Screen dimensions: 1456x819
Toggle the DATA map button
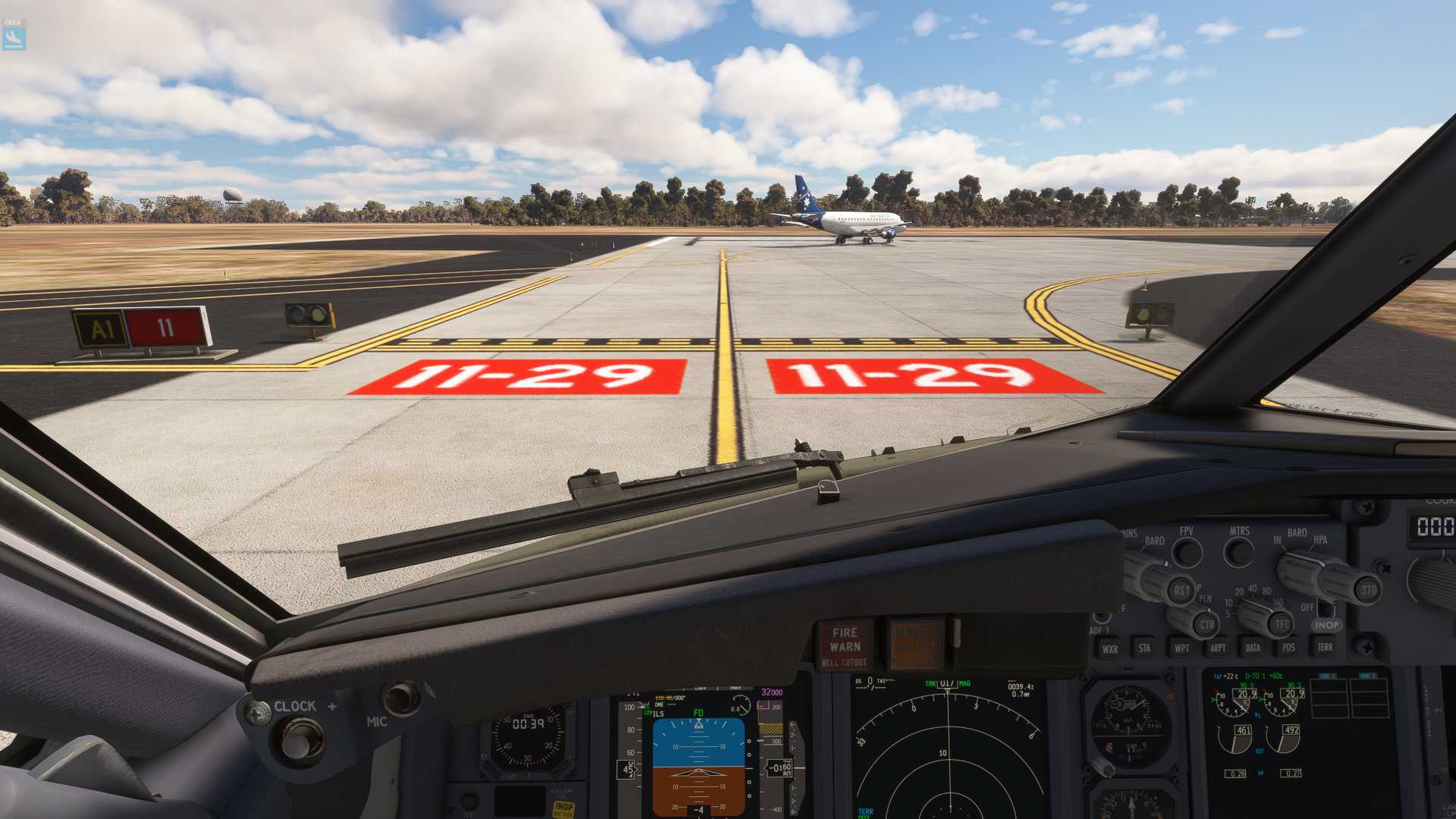pos(1253,648)
